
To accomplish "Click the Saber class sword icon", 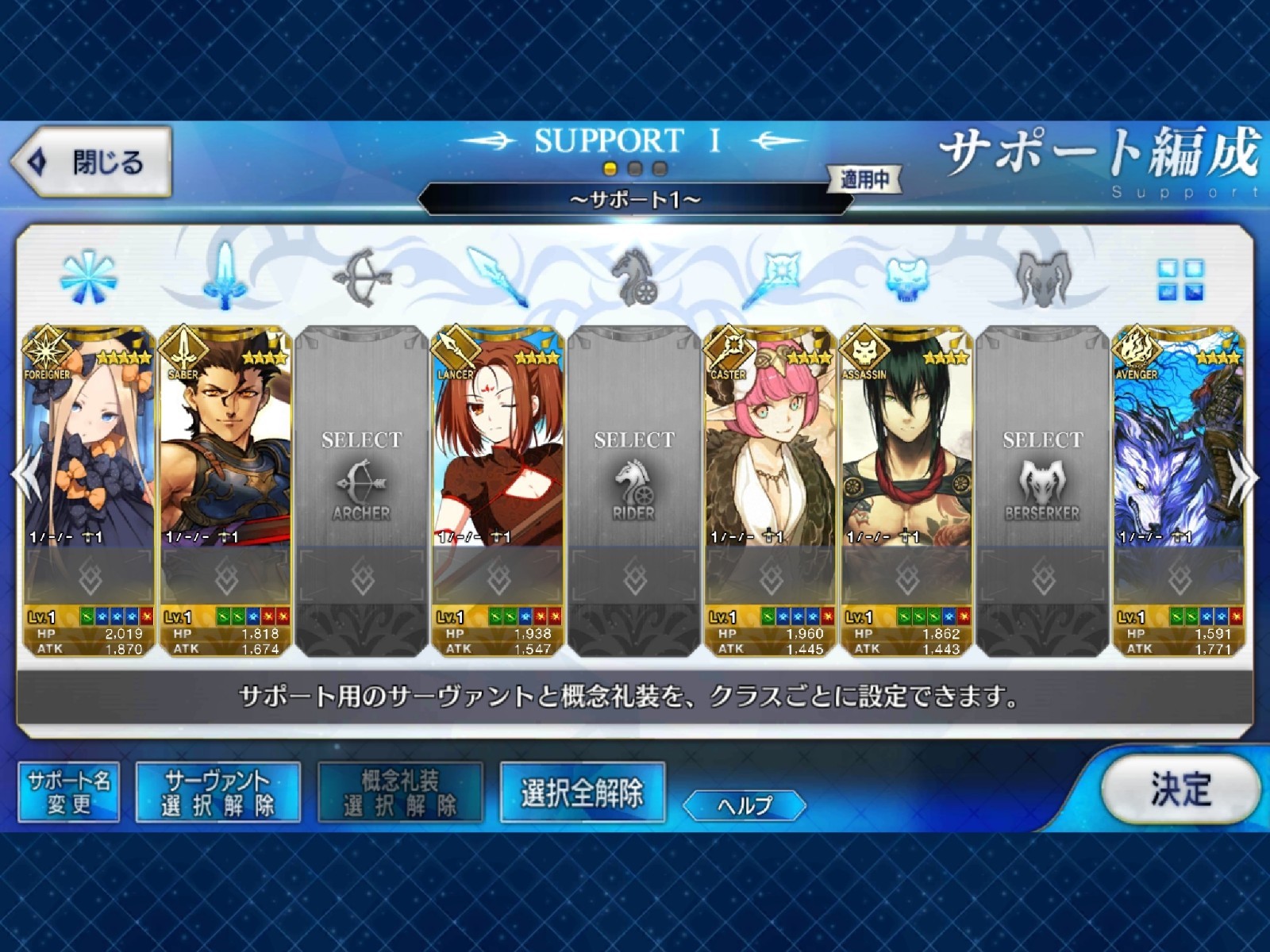I will coord(224,276).
